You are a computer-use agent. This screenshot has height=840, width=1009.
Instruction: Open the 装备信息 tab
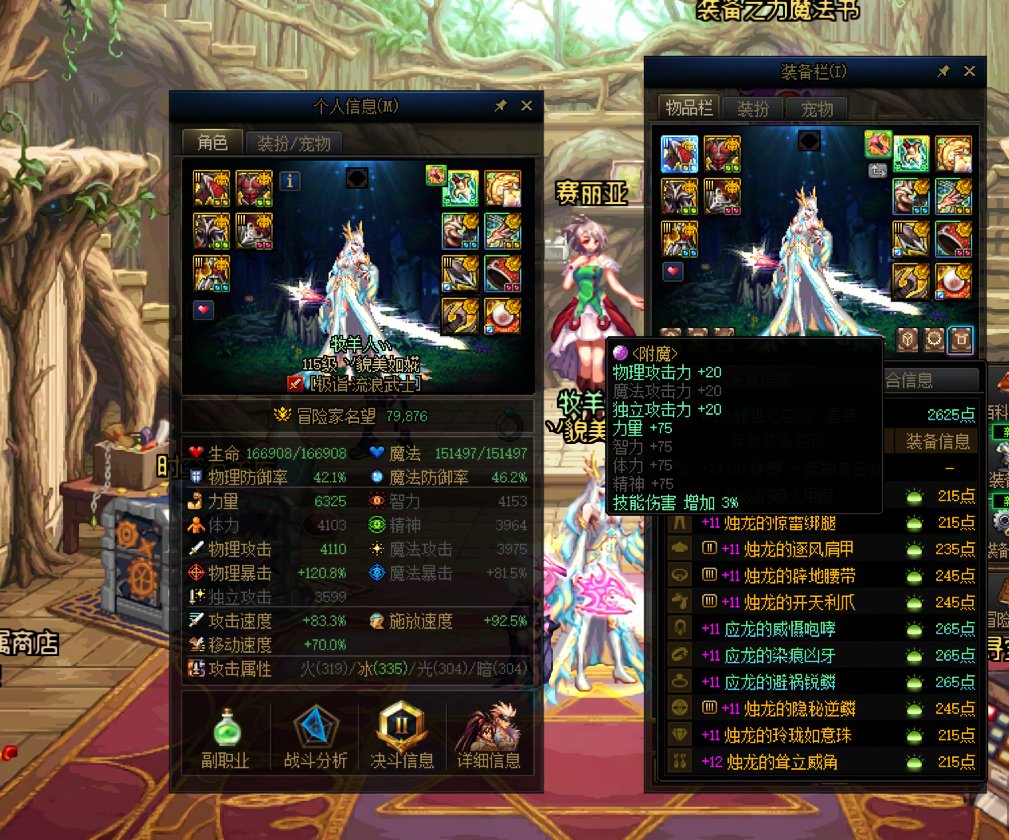click(x=937, y=441)
